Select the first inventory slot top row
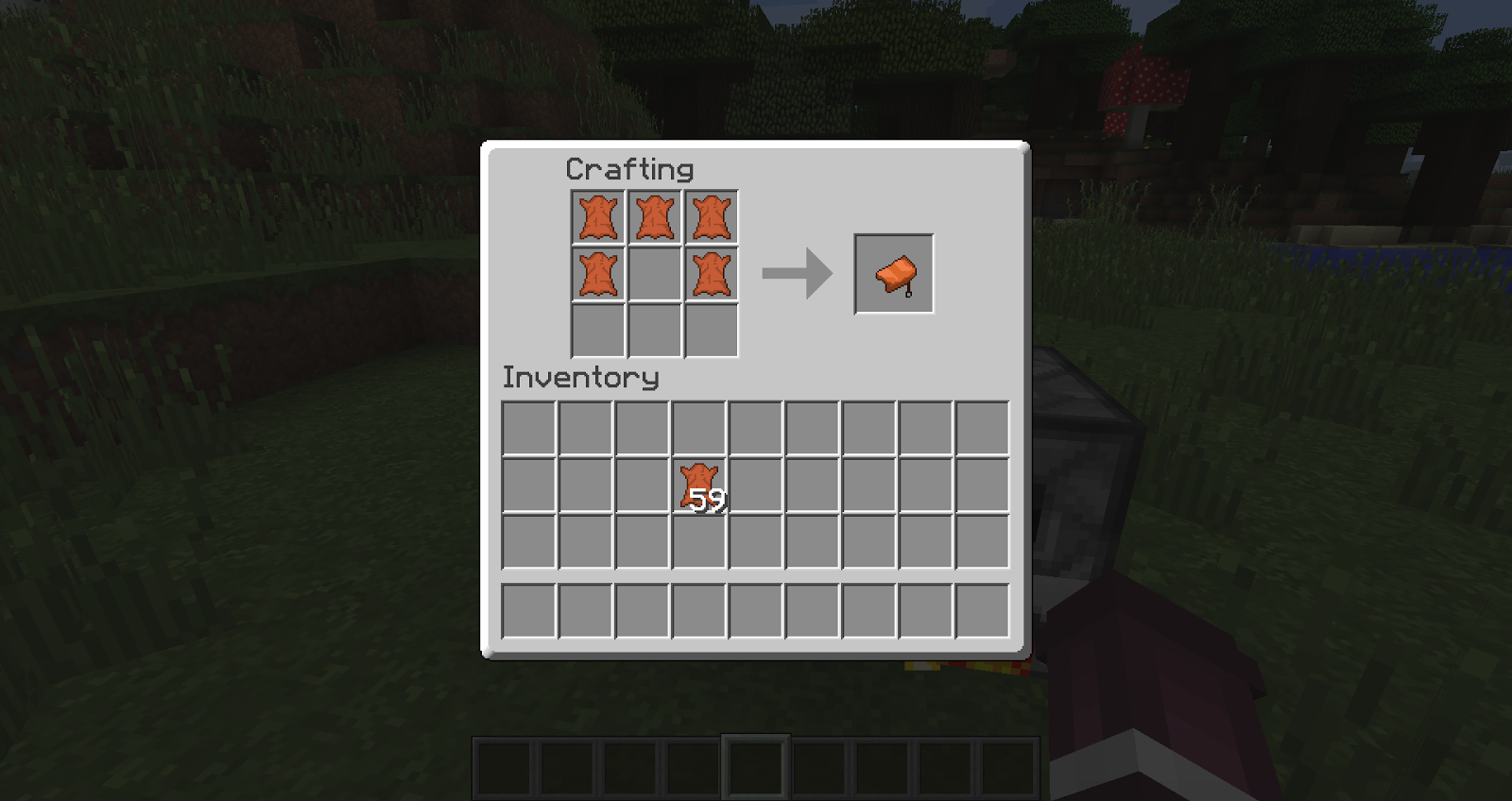The image size is (1512, 801). pyautogui.click(x=526, y=426)
